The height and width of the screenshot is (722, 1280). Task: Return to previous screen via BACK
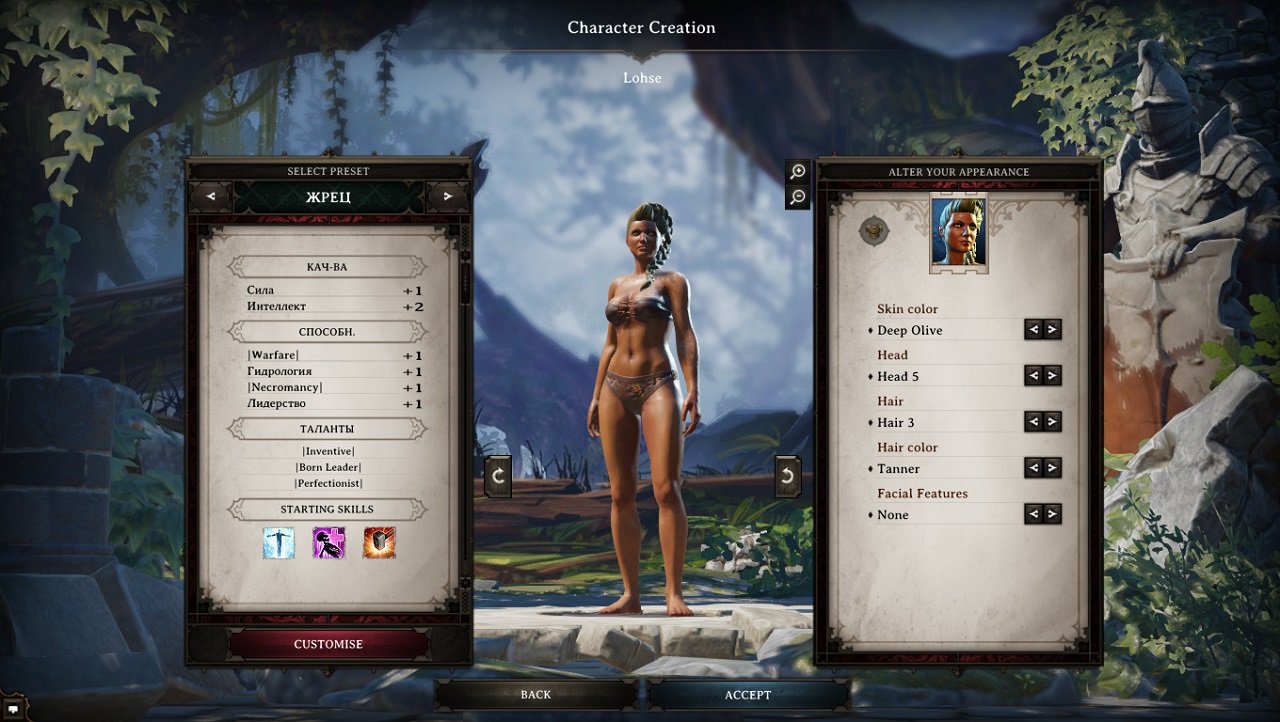click(536, 694)
